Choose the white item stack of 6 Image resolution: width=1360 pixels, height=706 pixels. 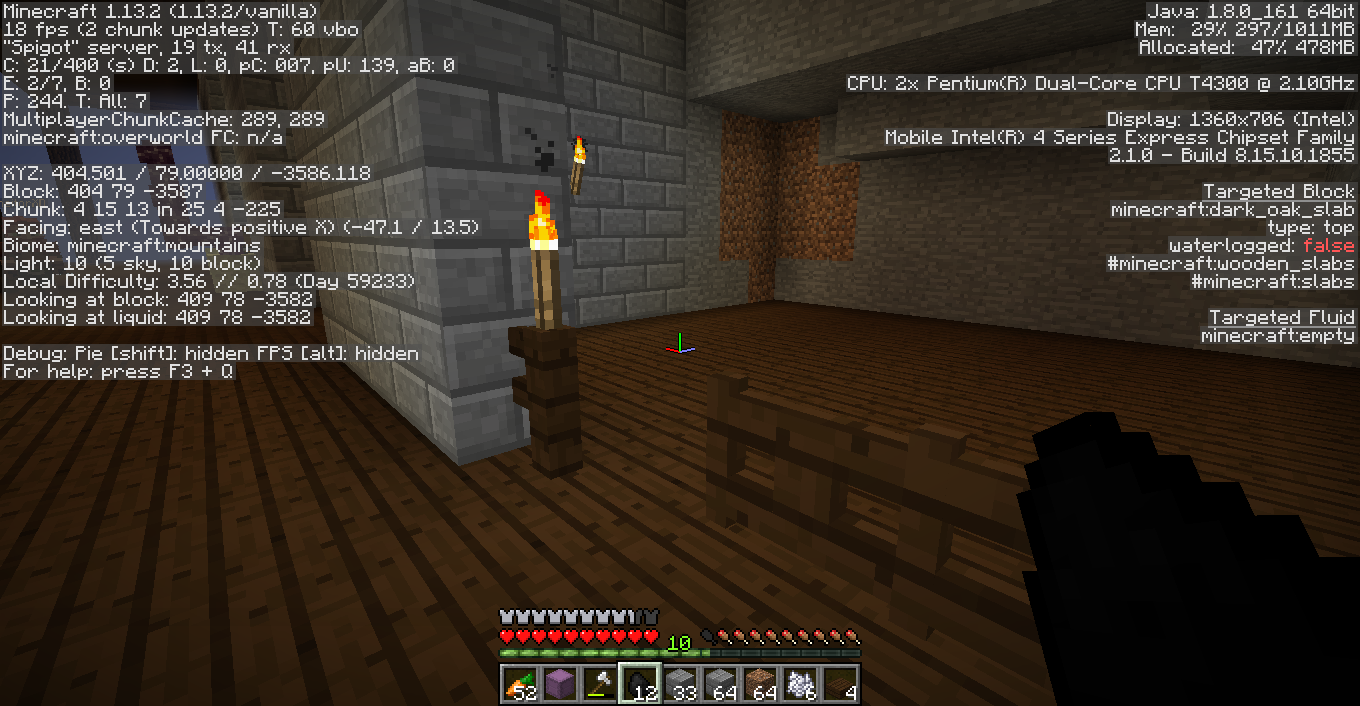pos(800,684)
